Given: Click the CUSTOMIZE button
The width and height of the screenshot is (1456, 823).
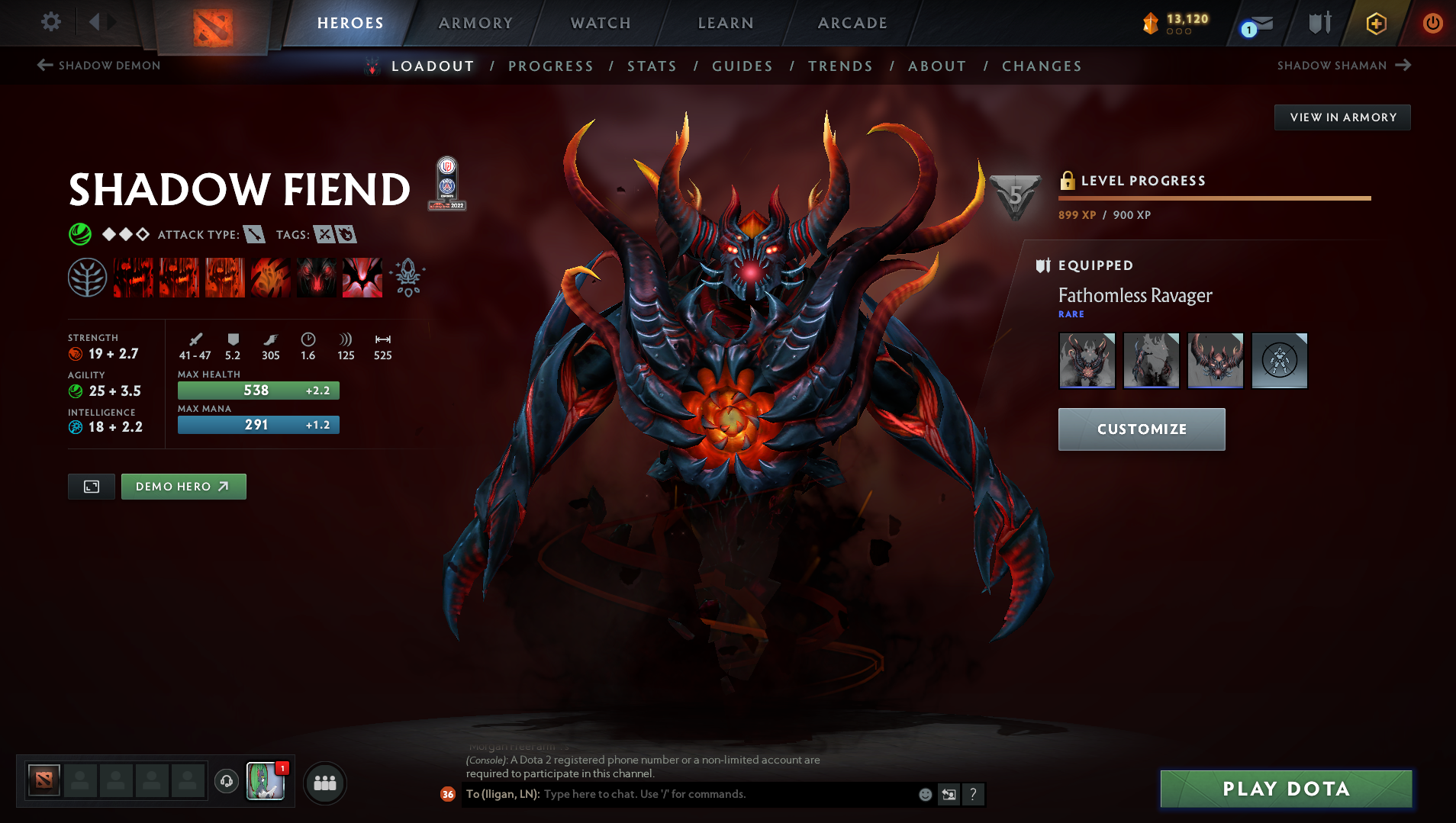Looking at the screenshot, I should tap(1140, 429).
